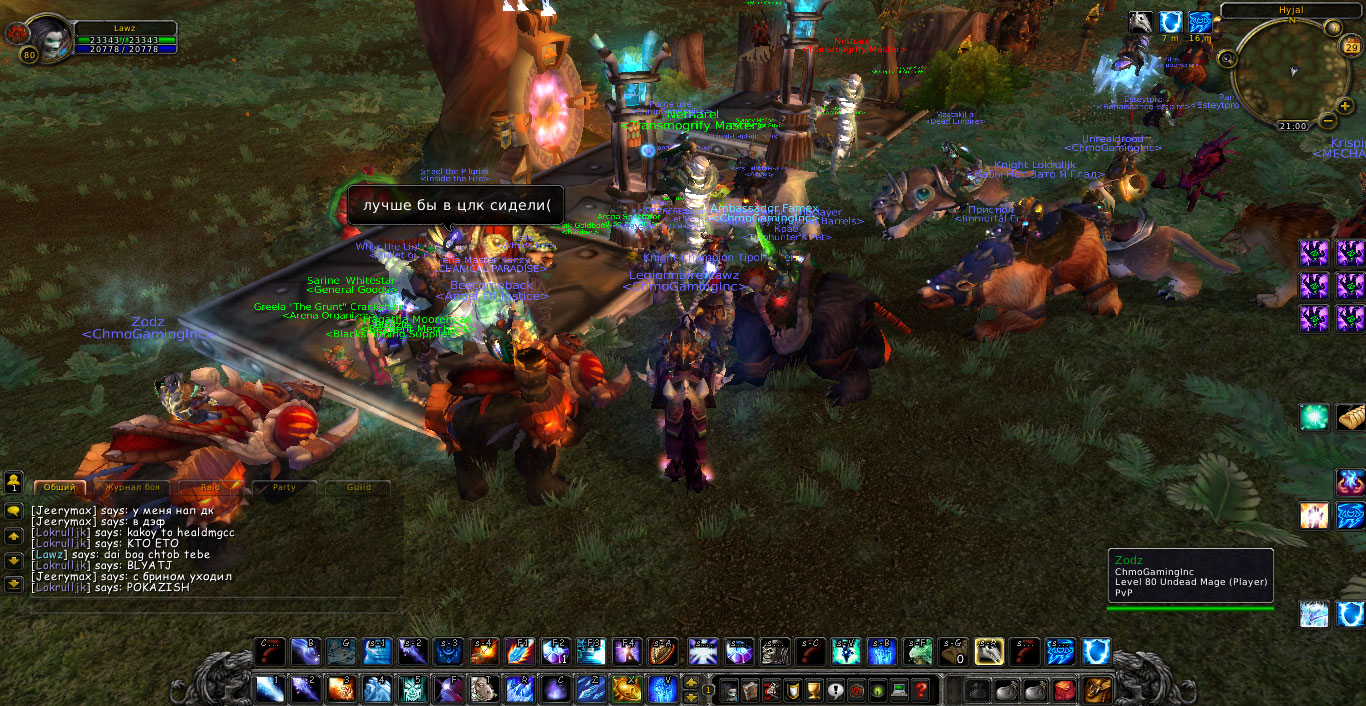Switch to the Guild chat tab

point(358,487)
